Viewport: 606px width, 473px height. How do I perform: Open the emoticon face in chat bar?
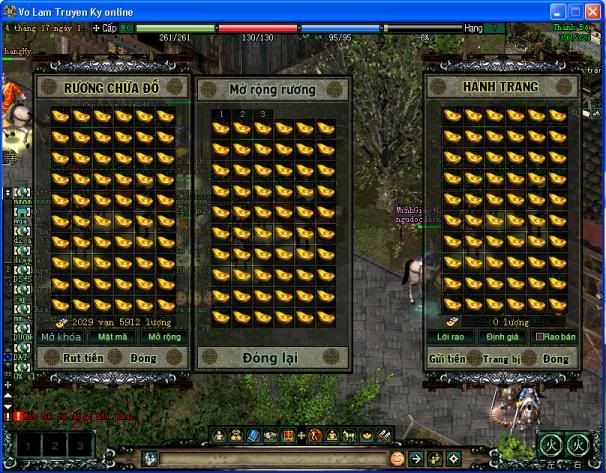pos(397,459)
